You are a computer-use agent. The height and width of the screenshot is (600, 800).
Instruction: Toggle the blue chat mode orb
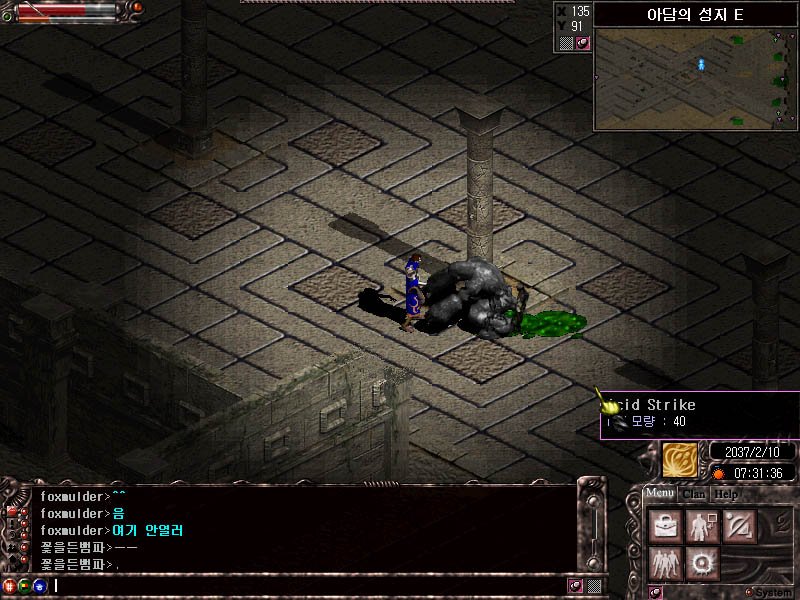pyautogui.click(x=39, y=585)
